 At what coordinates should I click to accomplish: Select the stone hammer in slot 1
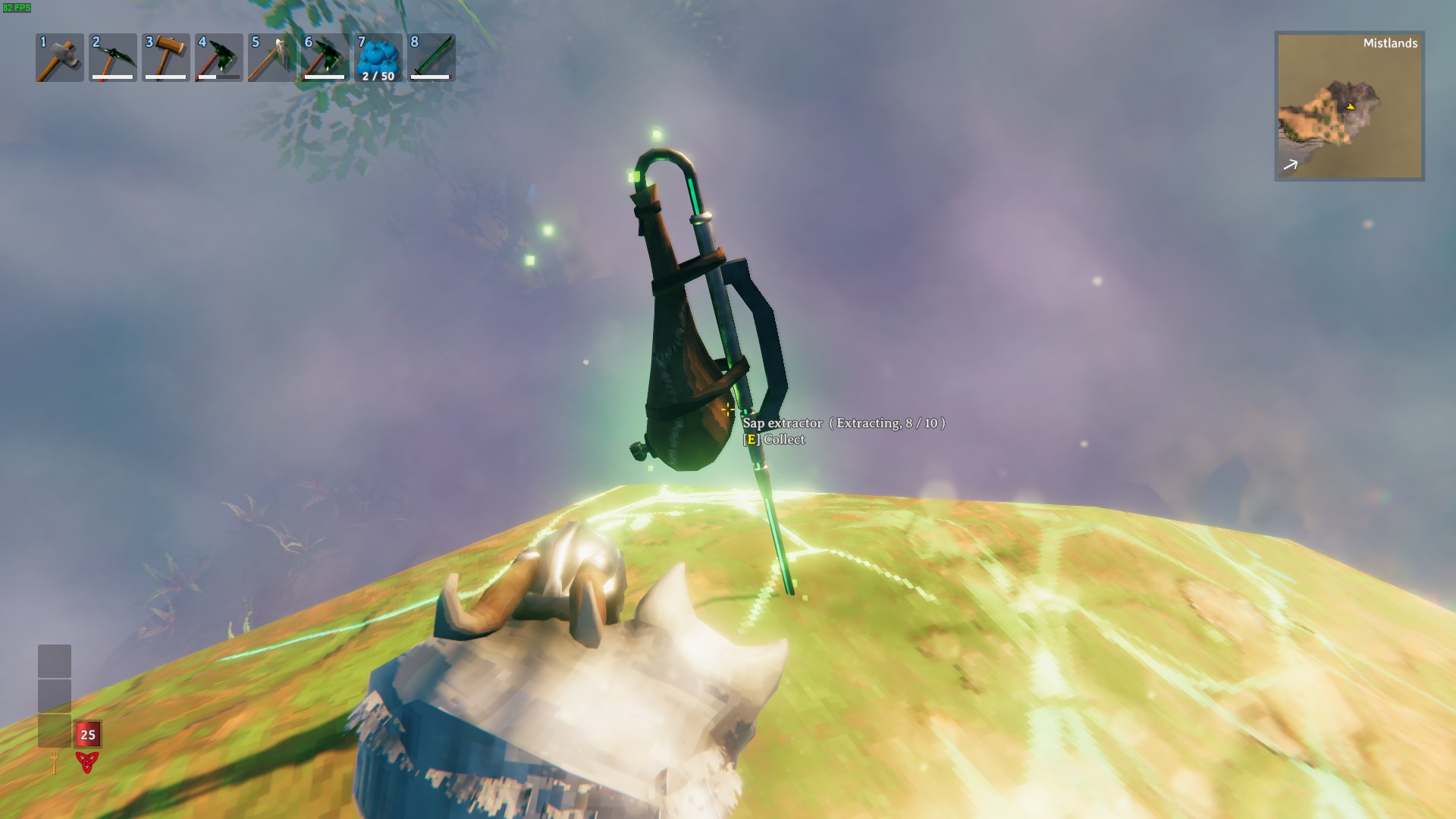coord(59,58)
